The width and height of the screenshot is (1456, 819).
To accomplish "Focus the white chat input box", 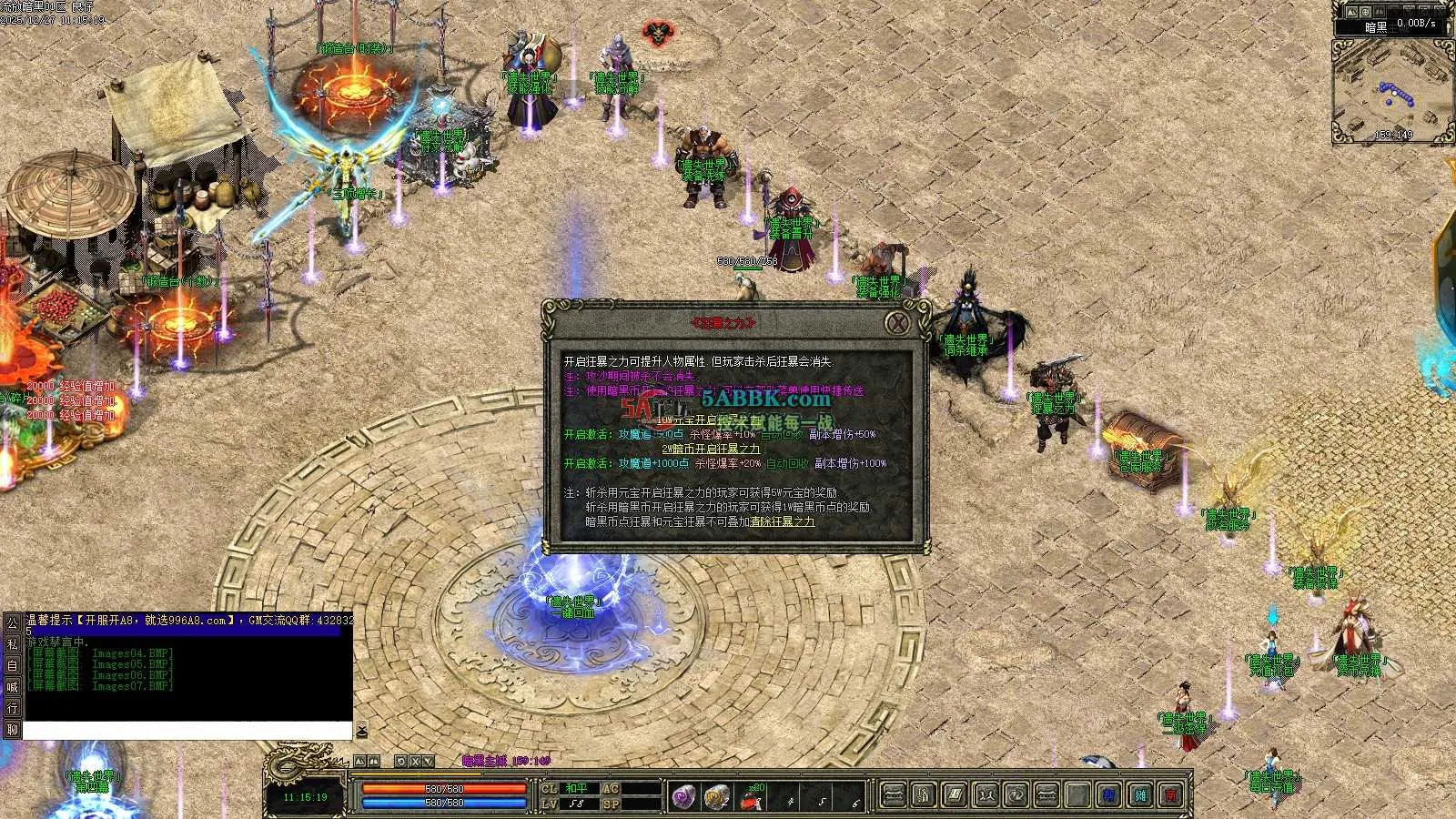I will (187, 731).
